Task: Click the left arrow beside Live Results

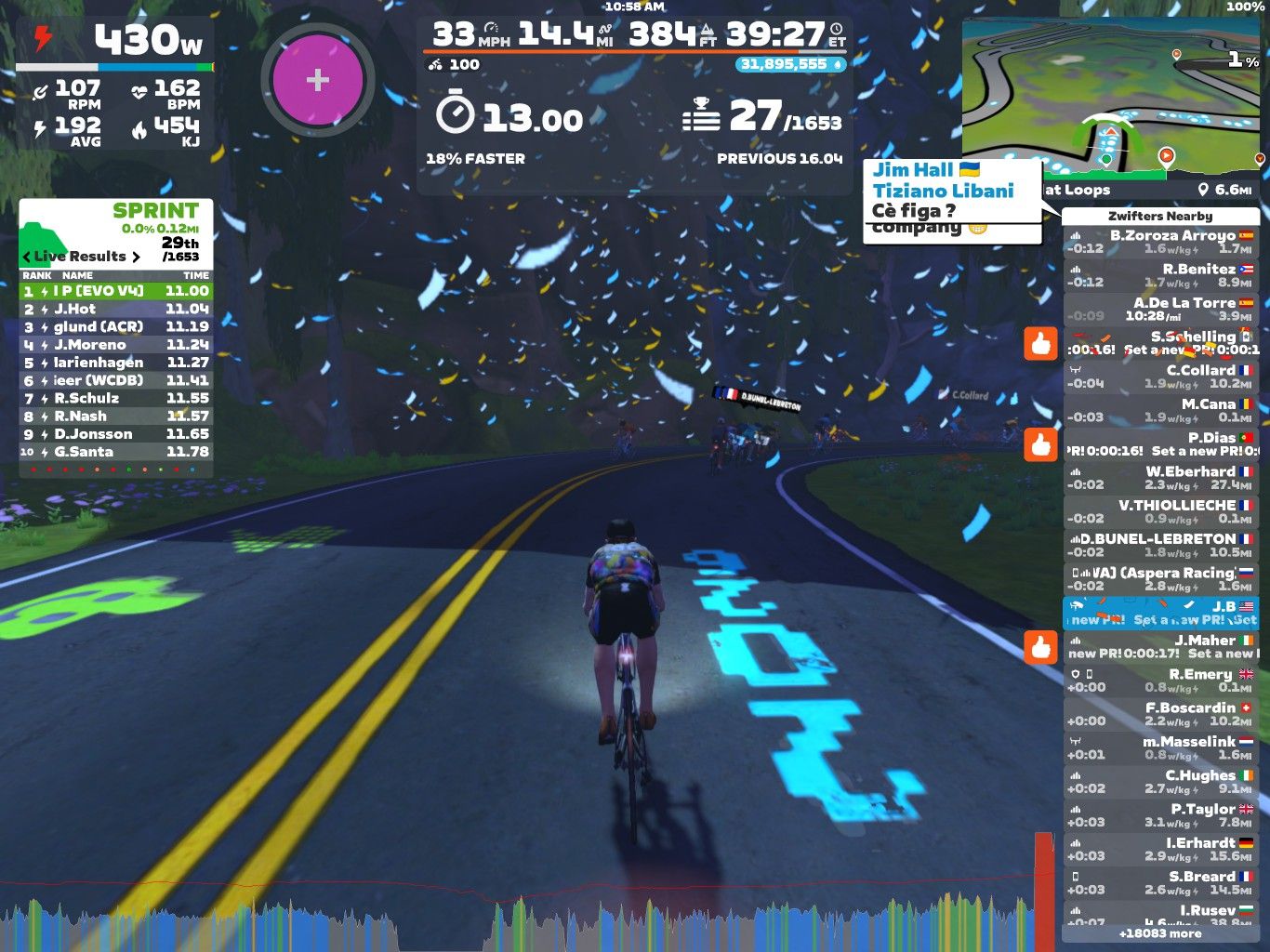Action: pos(26,257)
